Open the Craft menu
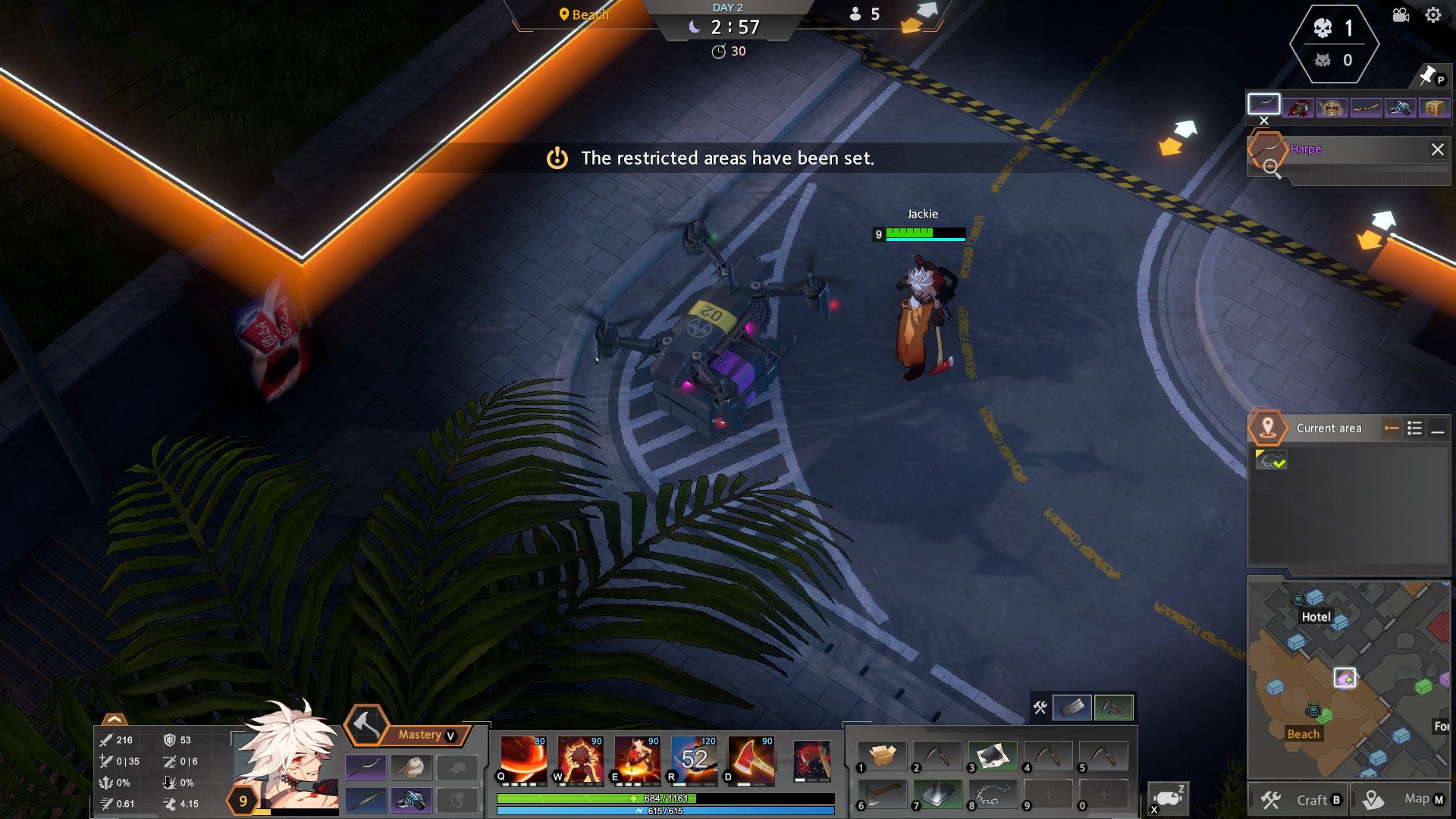The height and width of the screenshot is (819, 1456). pos(1298,800)
